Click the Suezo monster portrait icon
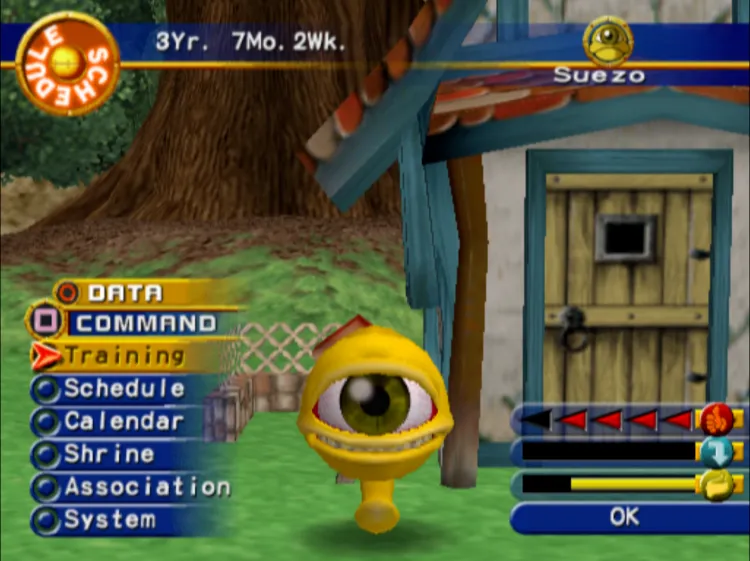This screenshot has width=750, height=561. click(x=608, y=41)
